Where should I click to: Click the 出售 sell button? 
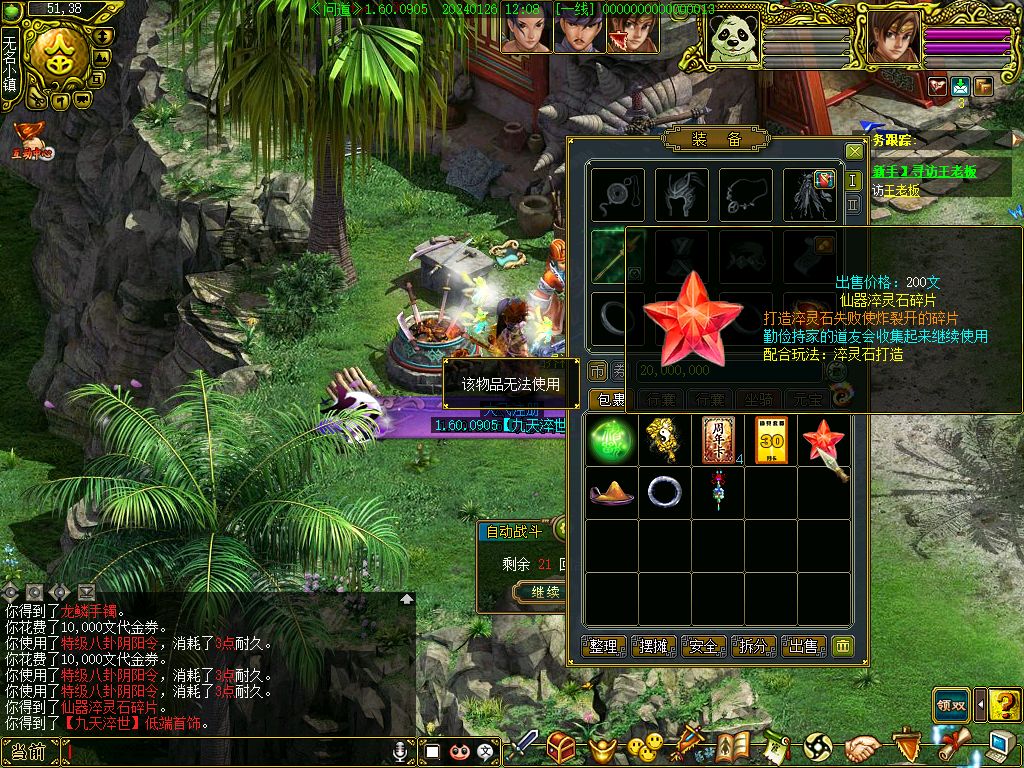(x=803, y=646)
